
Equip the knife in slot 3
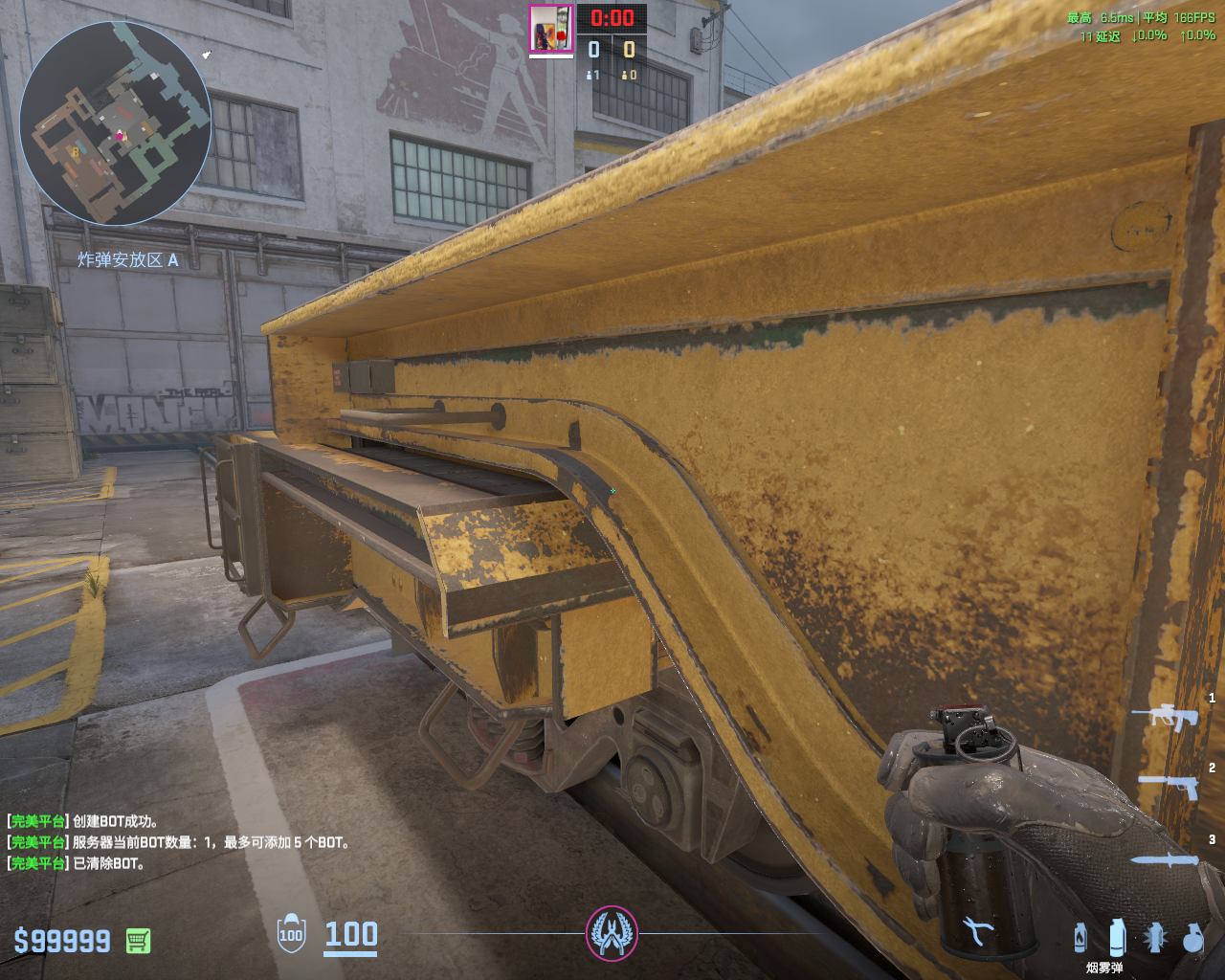click(x=1165, y=859)
